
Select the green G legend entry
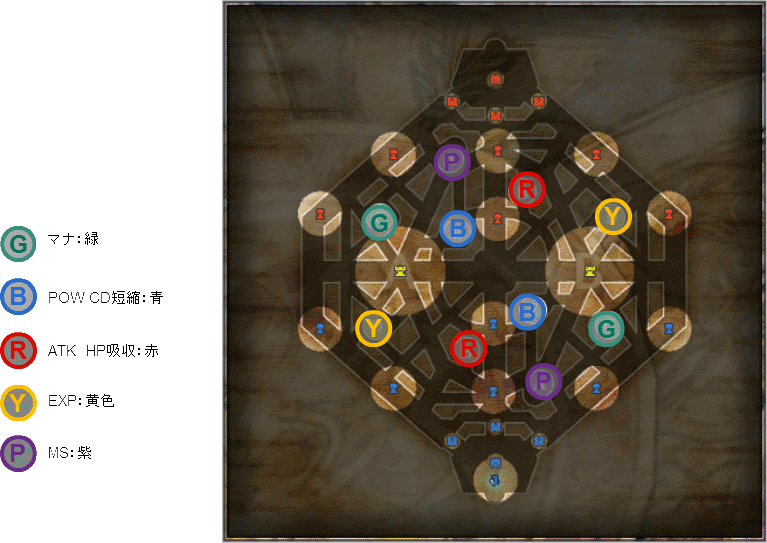tap(18, 244)
